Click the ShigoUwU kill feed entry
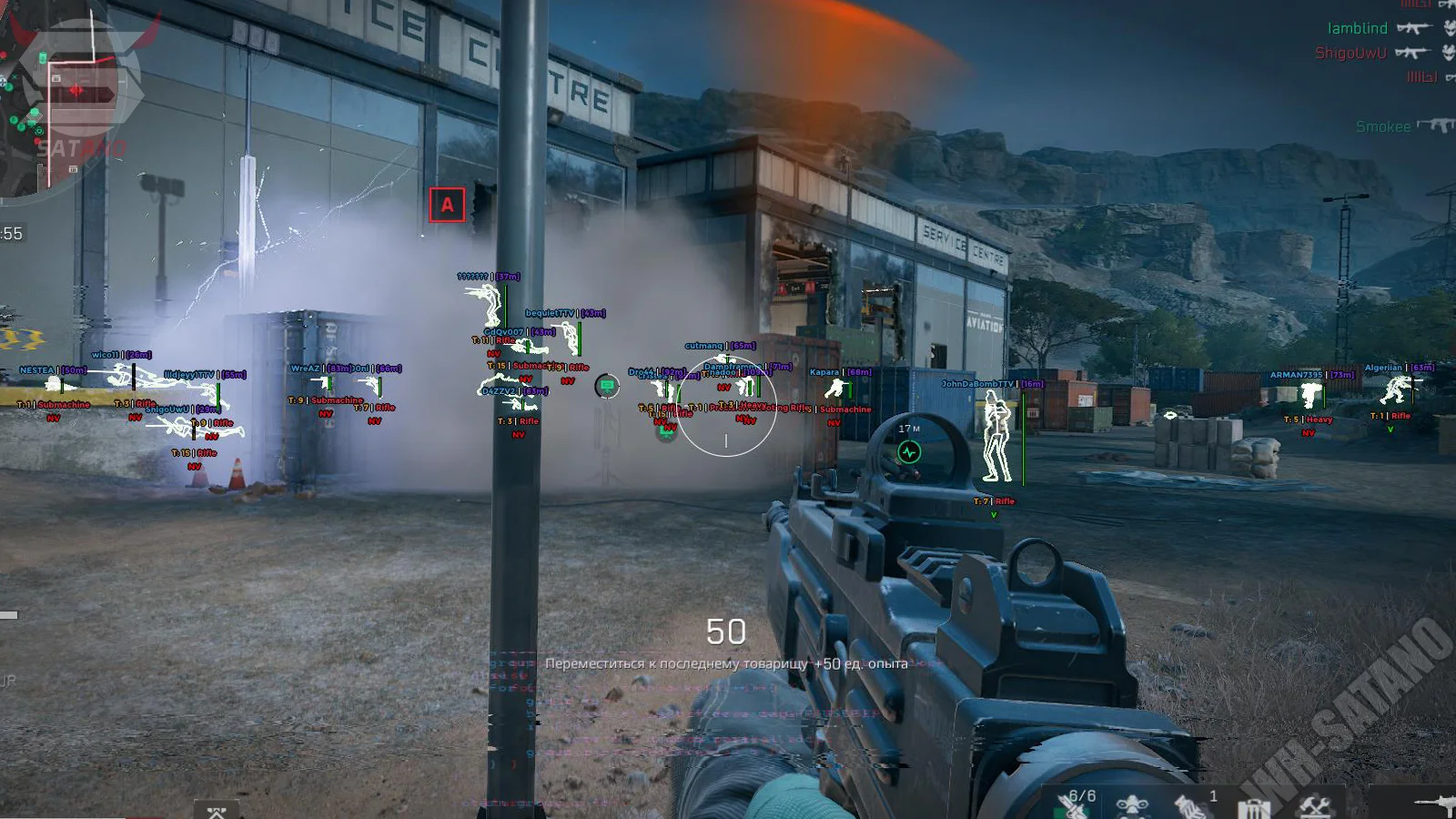1456x819 pixels. click(x=1350, y=53)
